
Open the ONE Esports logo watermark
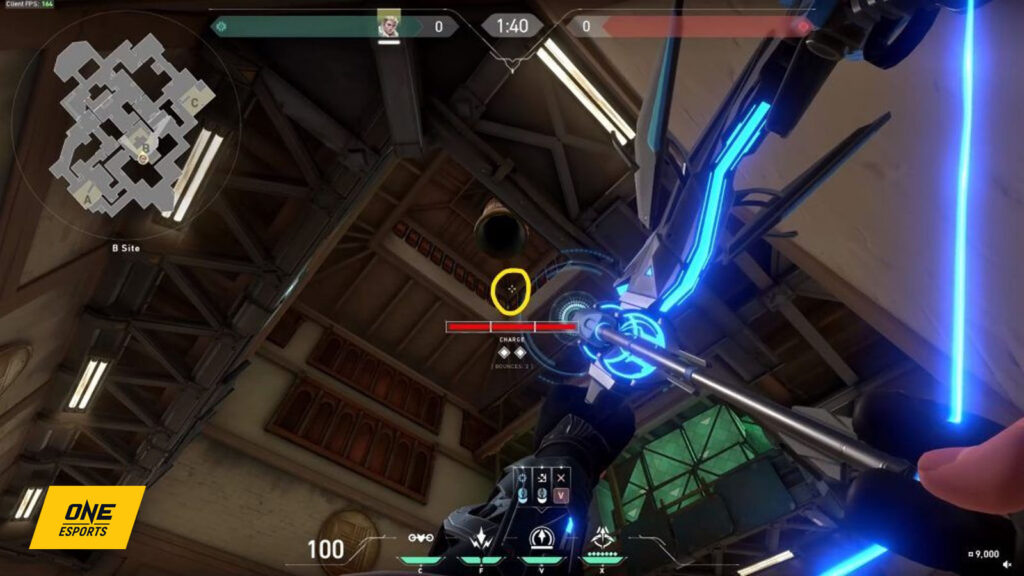(x=87, y=516)
